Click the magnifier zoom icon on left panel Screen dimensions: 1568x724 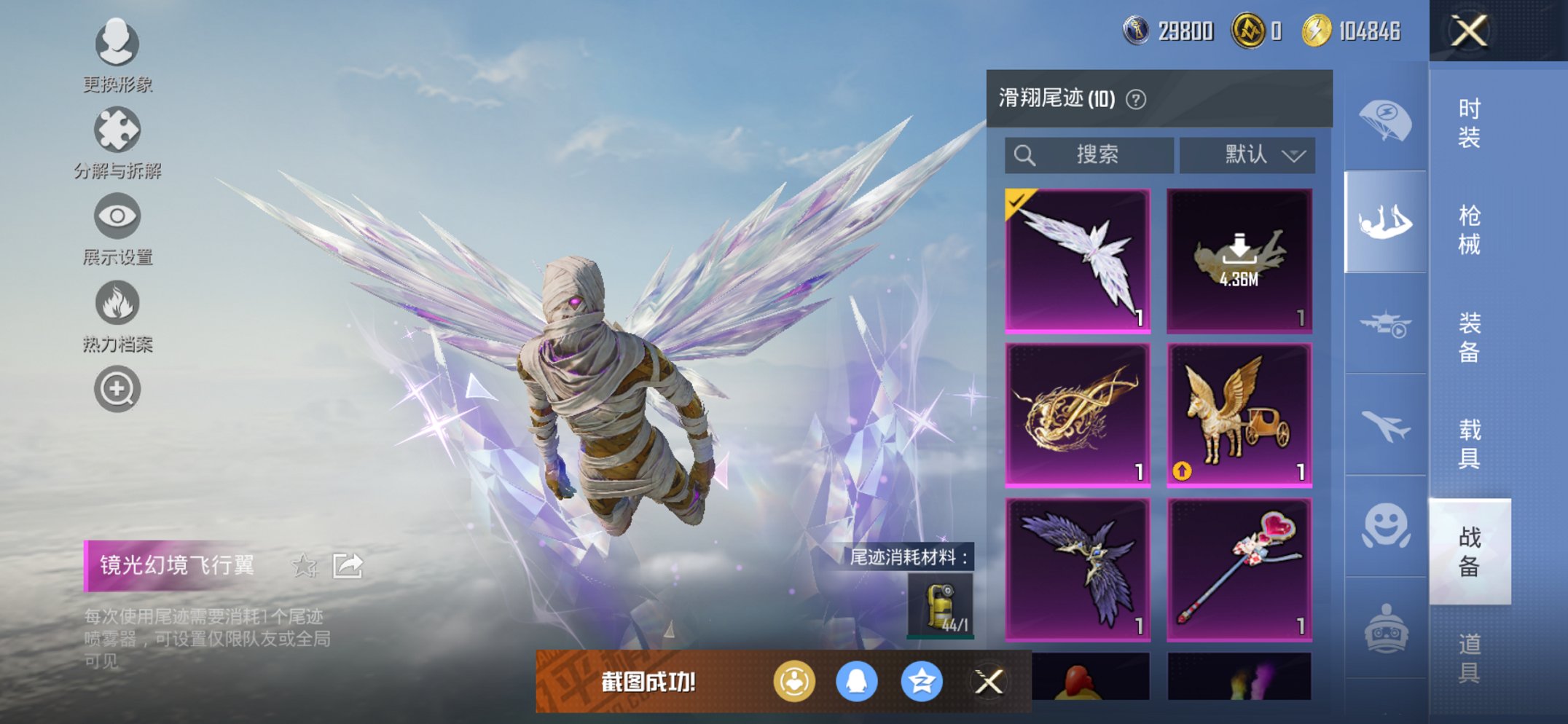click(x=118, y=389)
